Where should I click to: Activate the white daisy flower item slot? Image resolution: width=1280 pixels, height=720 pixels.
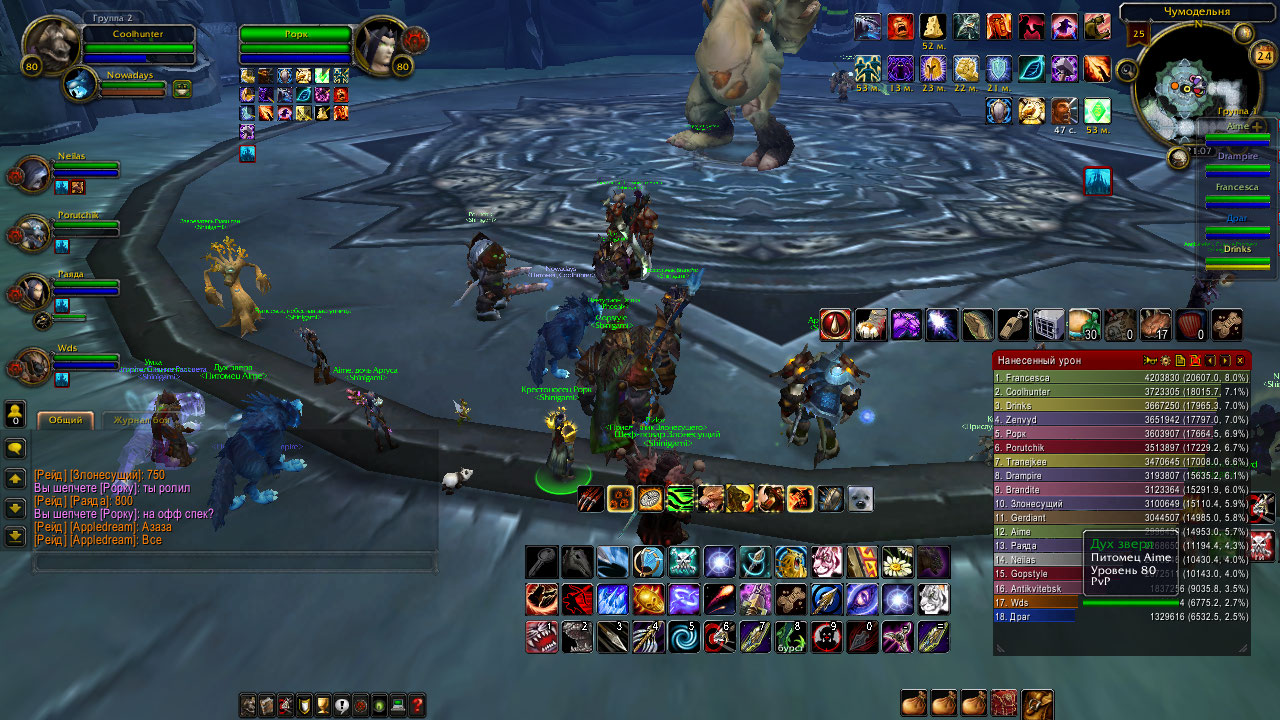[897, 562]
